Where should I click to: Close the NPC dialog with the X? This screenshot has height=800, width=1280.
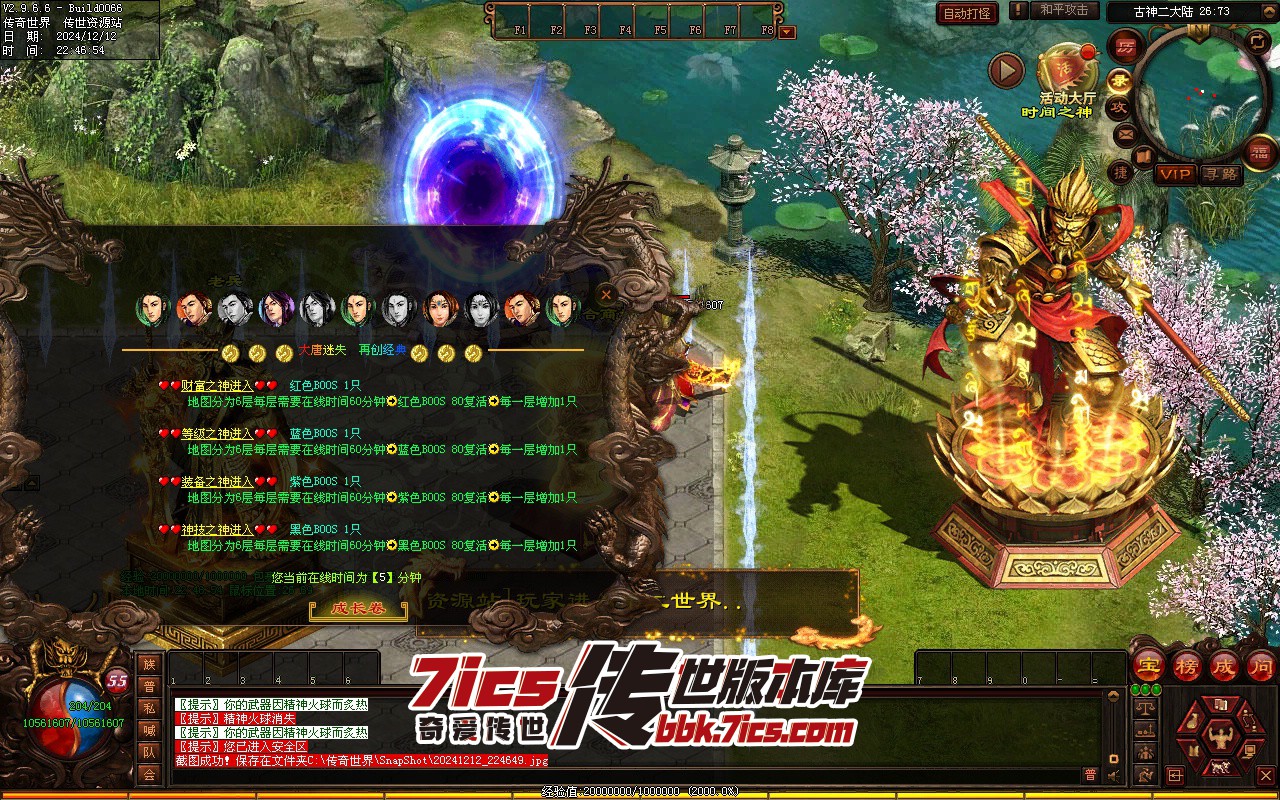[x=606, y=295]
